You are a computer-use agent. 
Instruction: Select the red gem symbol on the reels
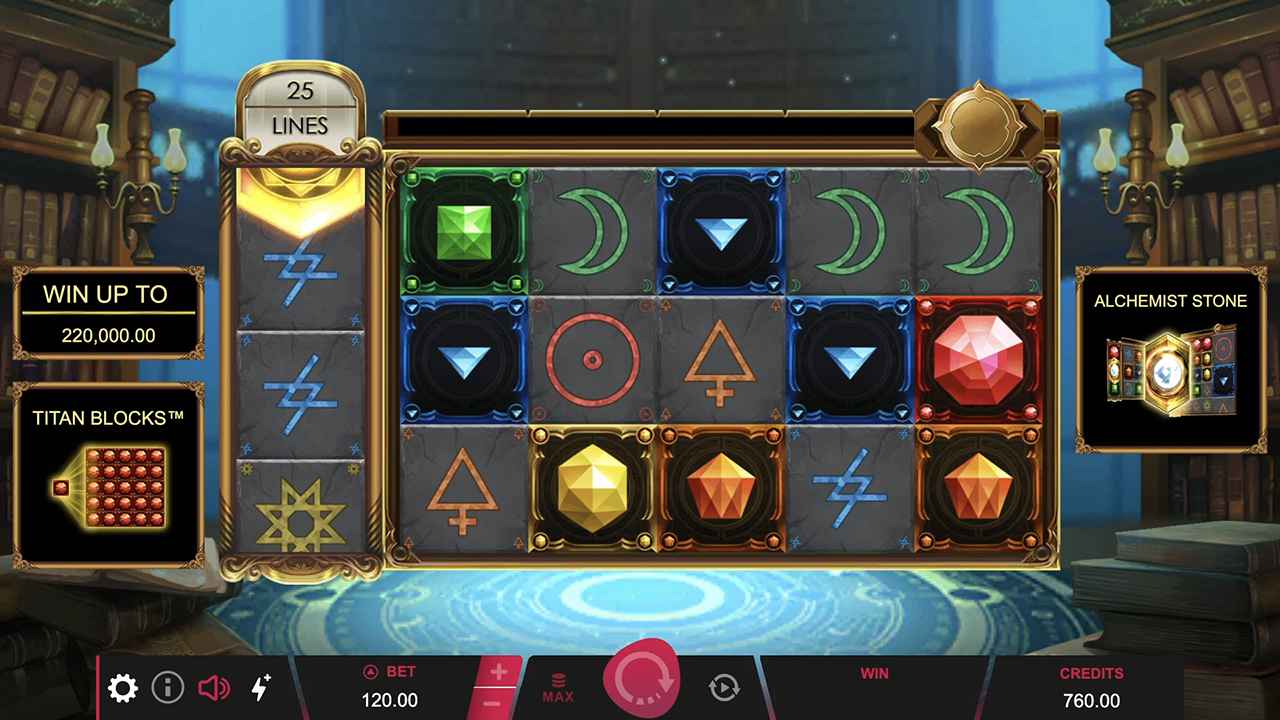pos(977,358)
